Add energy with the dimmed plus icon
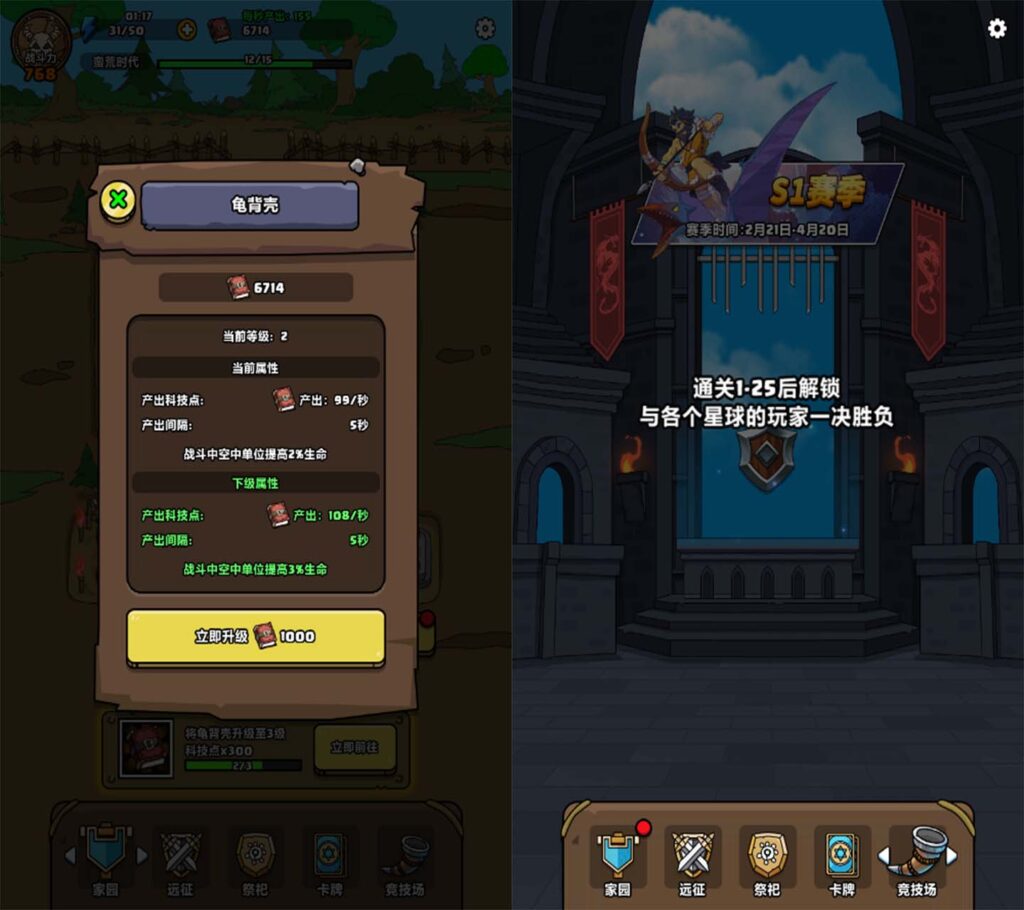 click(186, 30)
